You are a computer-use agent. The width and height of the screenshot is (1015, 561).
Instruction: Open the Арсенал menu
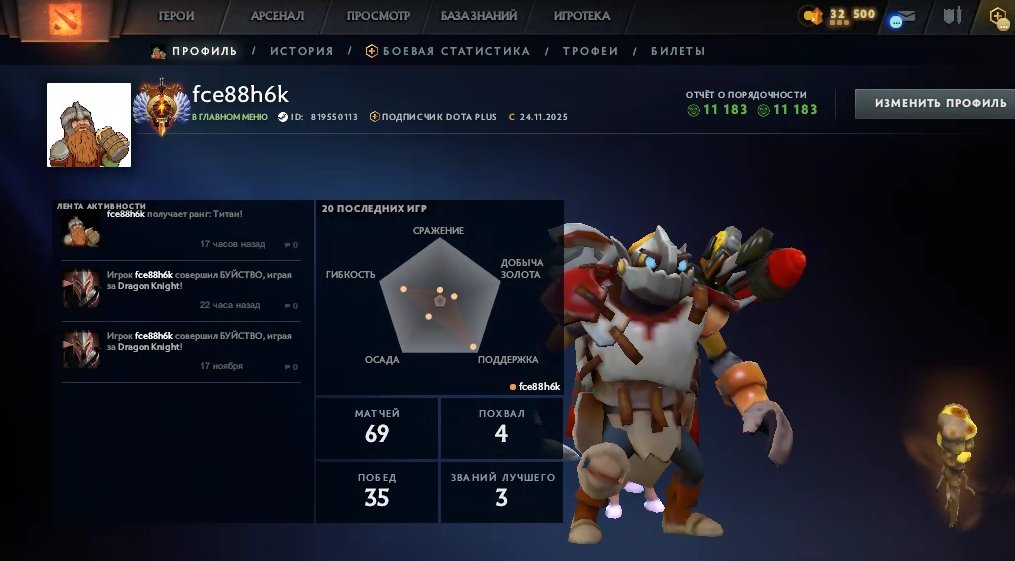(277, 16)
